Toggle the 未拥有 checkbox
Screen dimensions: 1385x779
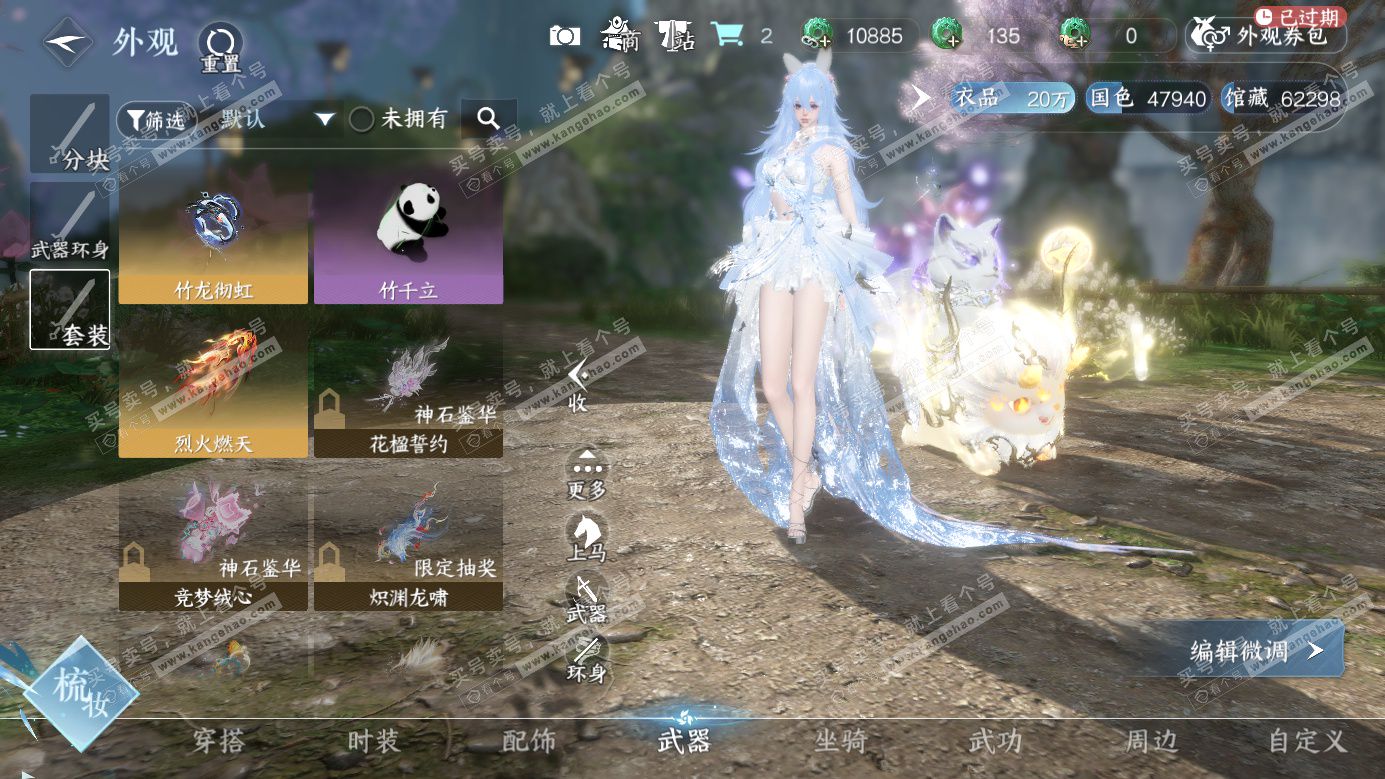[x=362, y=120]
